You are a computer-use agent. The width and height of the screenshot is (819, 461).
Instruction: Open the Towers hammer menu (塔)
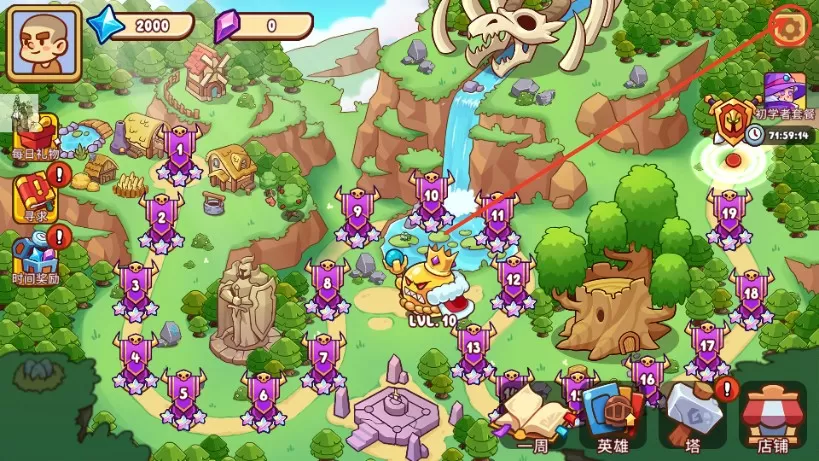pos(692,413)
